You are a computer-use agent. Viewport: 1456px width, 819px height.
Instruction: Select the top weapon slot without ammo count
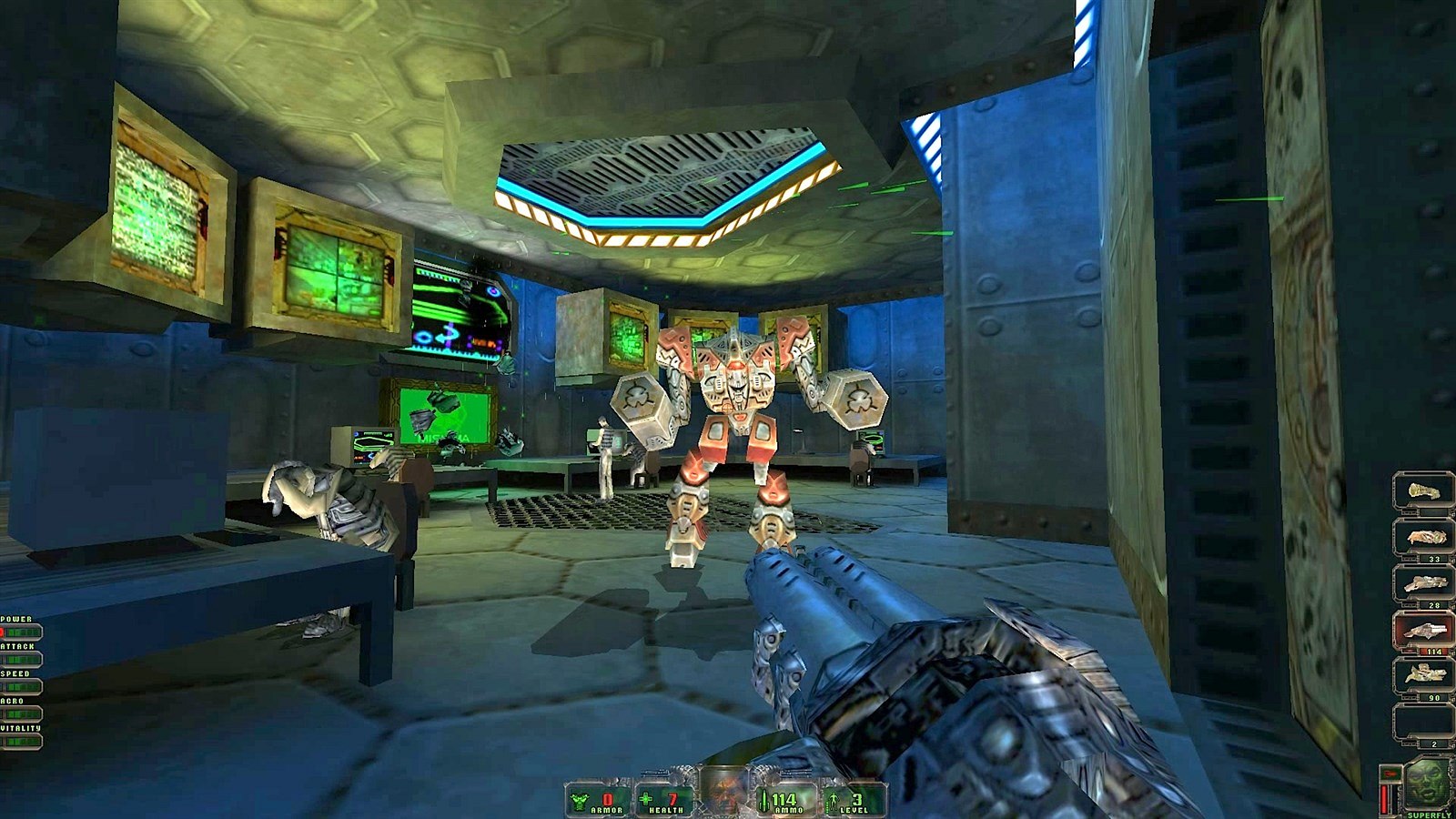point(1423,491)
